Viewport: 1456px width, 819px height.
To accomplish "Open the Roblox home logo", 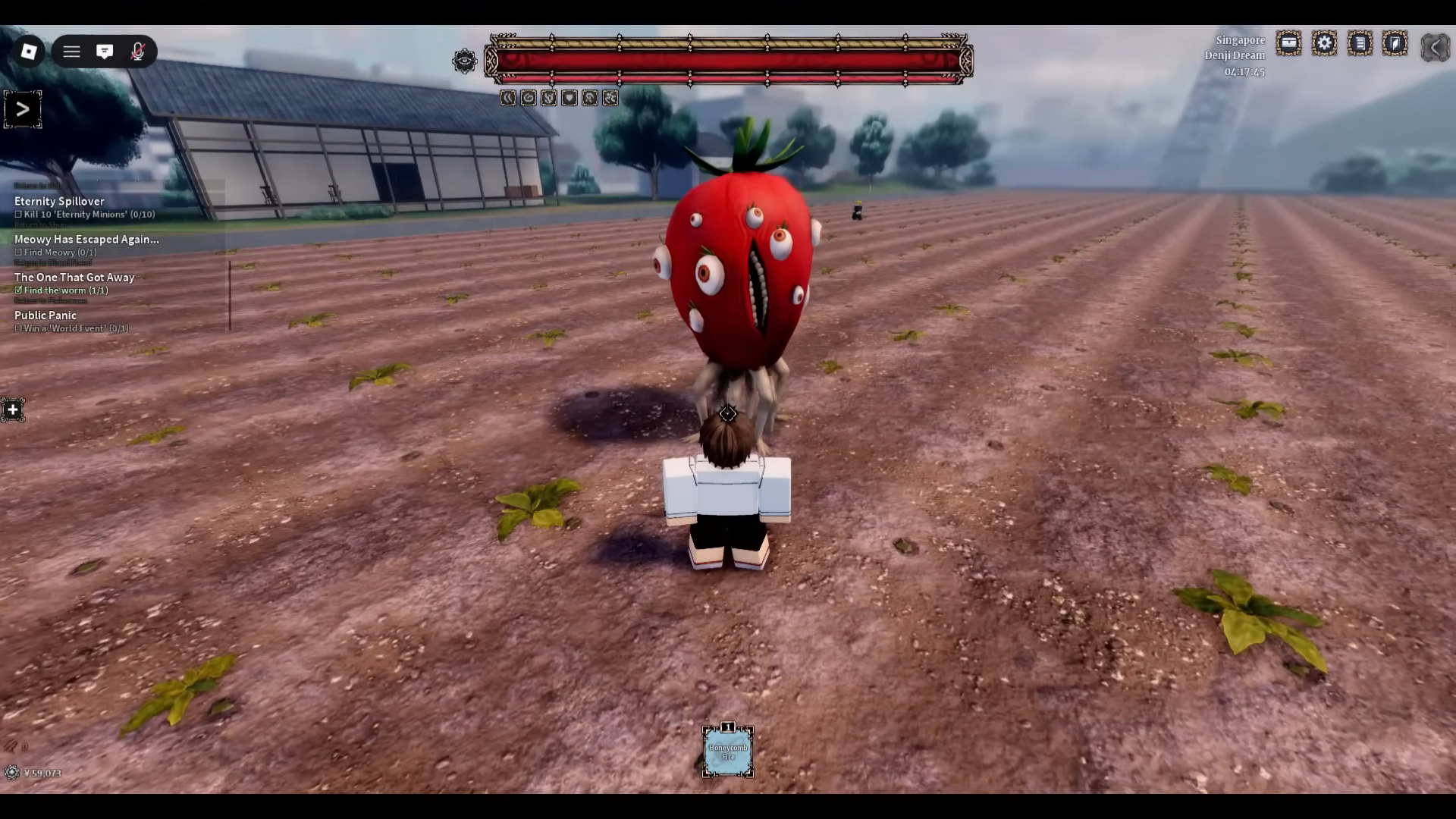I will [x=30, y=51].
